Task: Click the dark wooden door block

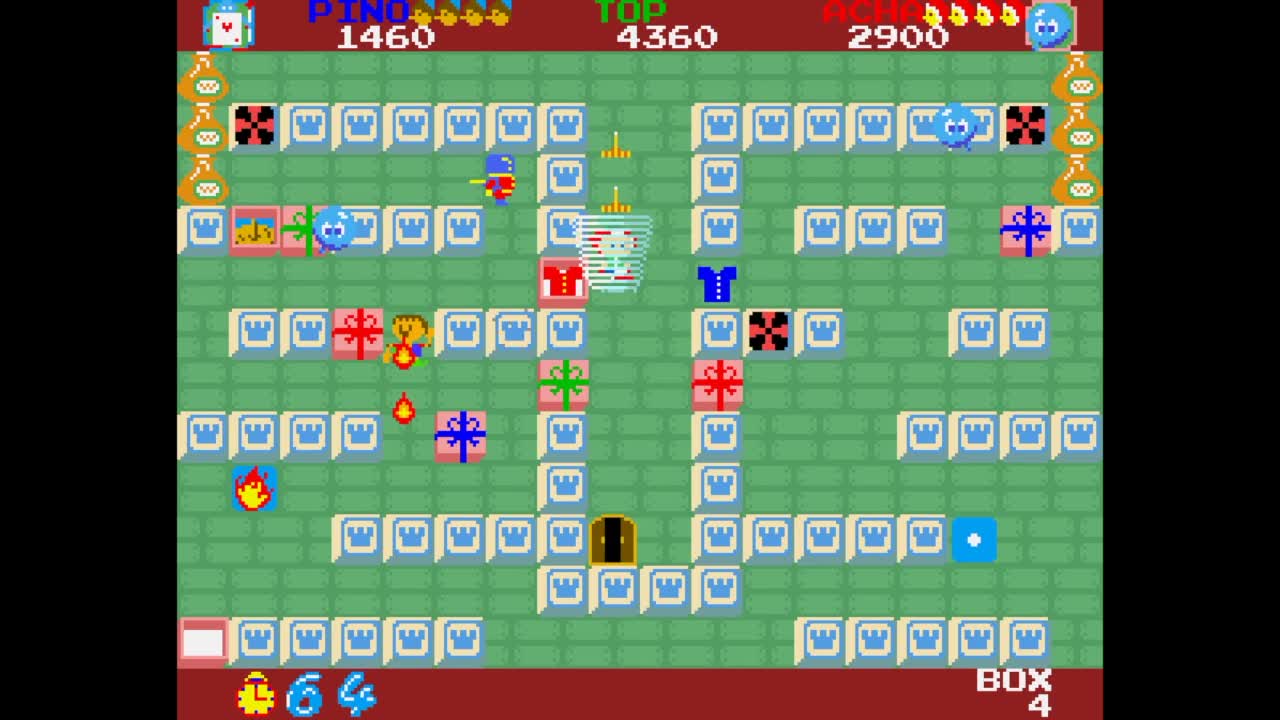Action: (613, 538)
